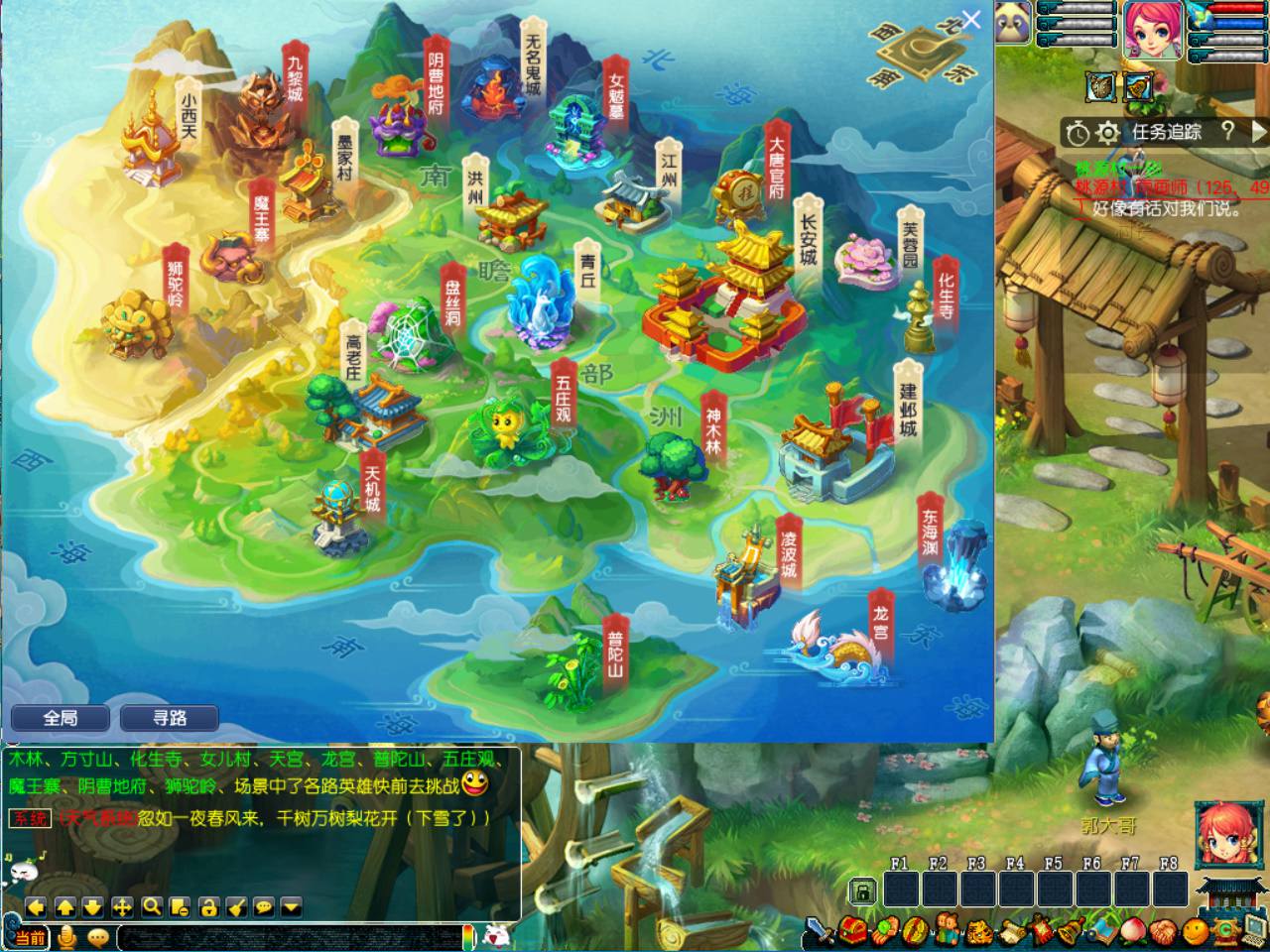This screenshot has height=952, width=1270.
Task: Open the panda pet portrait
Action: click(1014, 24)
